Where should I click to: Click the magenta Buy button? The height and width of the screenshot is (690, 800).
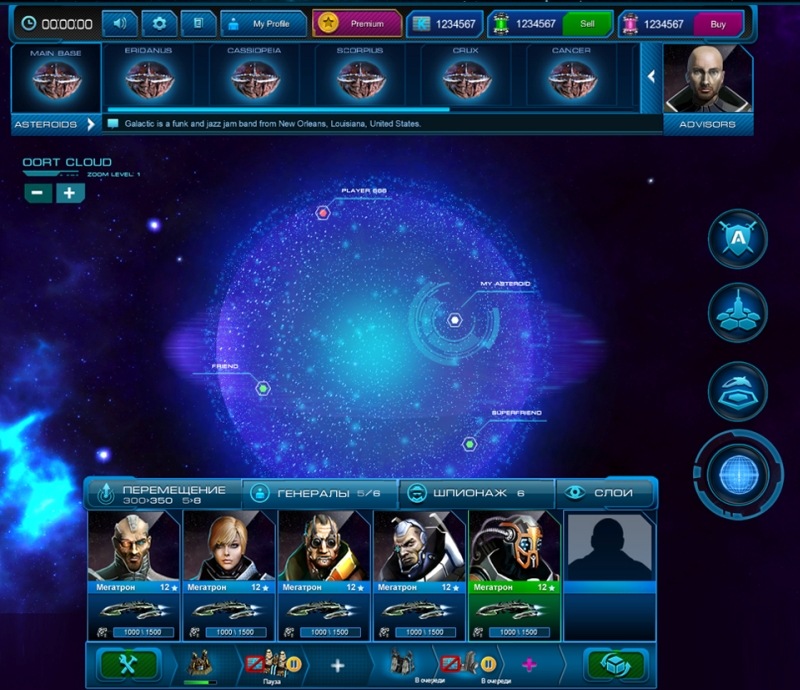coord(718,23)
